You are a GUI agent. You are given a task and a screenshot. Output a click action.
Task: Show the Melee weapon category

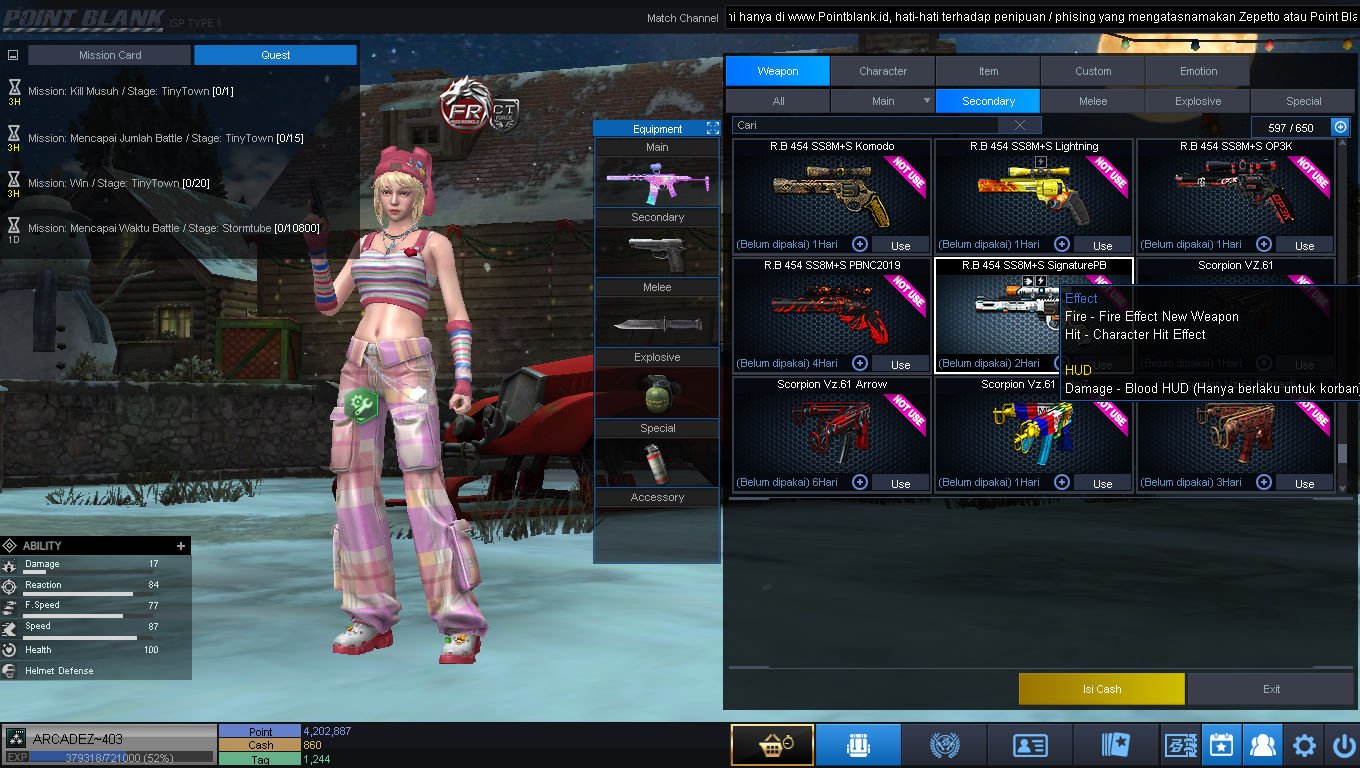(1093, 101)
